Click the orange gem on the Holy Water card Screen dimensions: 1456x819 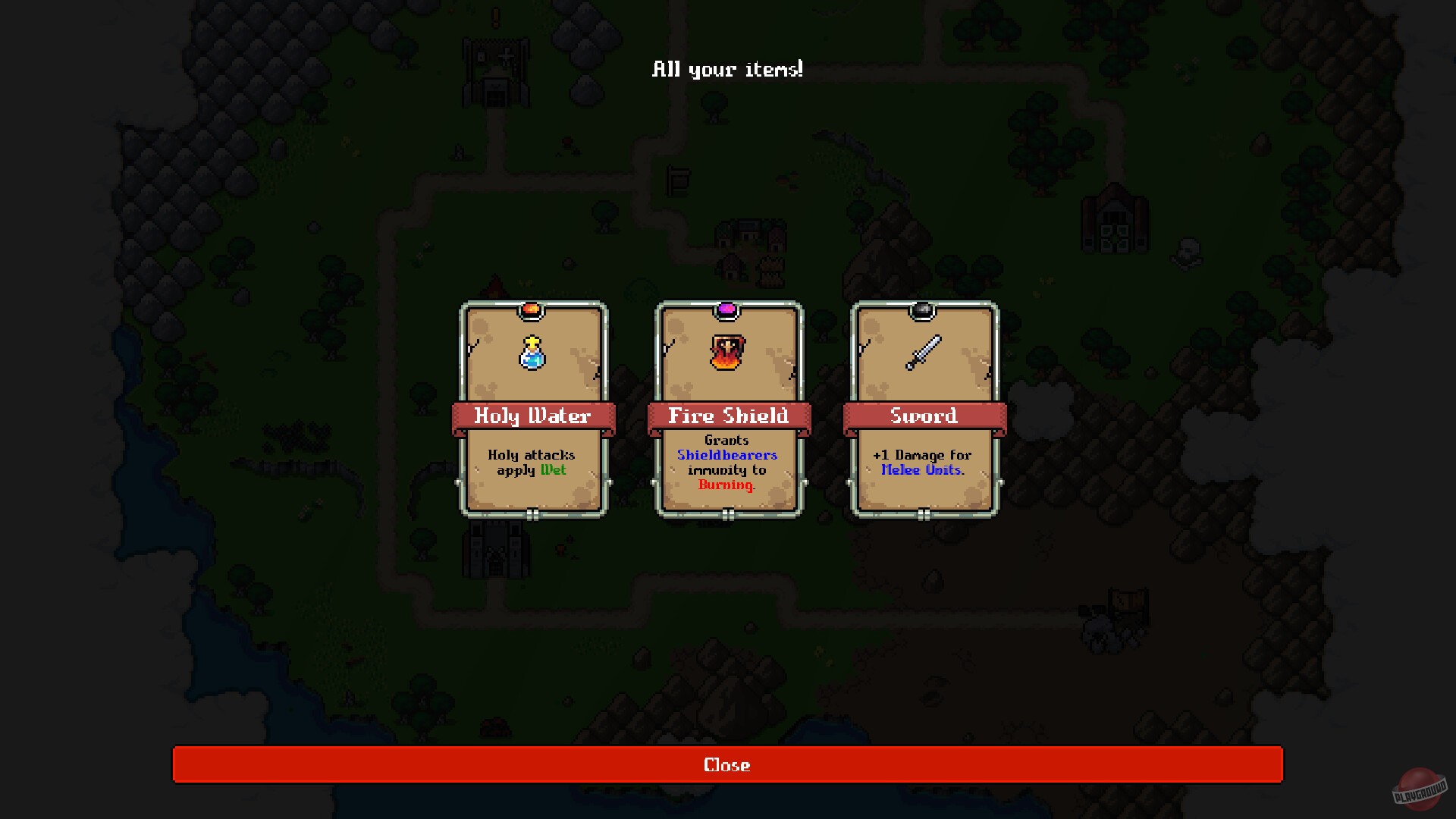pyautogui.click(x=532, y=308)
